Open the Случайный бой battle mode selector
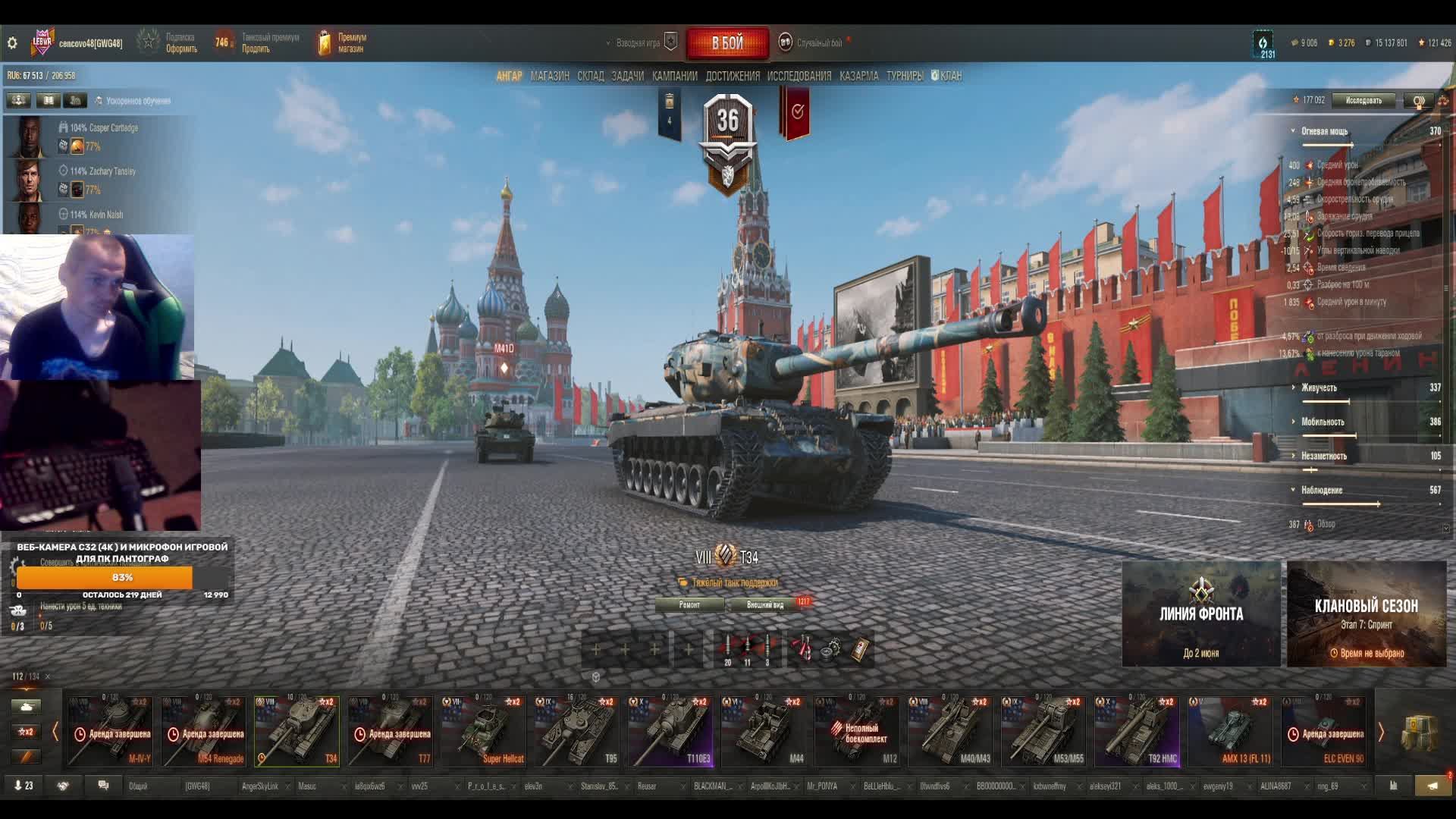 (x=818, y=43)
